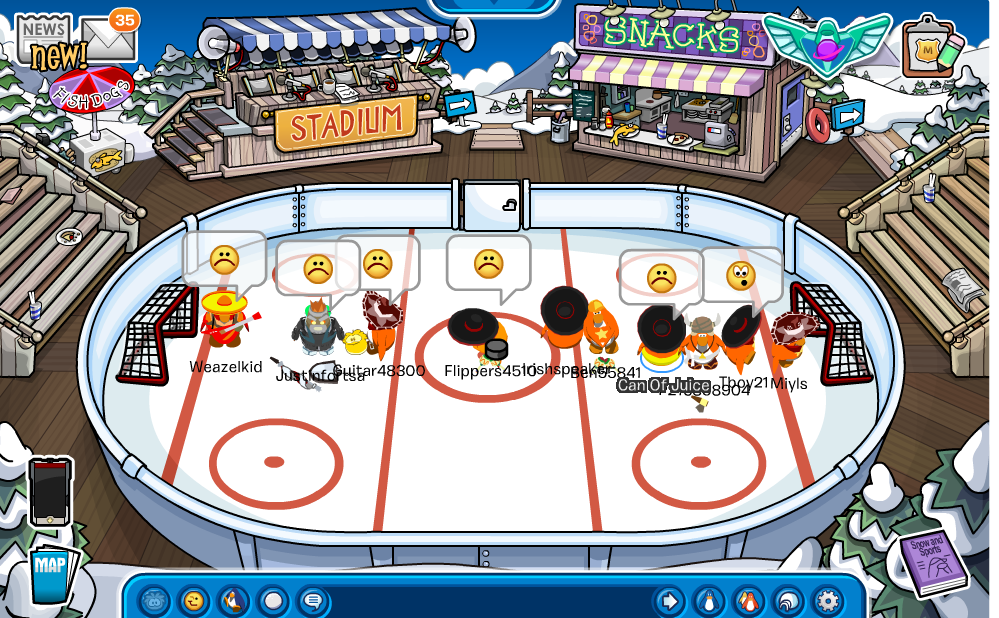Click the greyed-out puffle button
This screenshot has height=618, width=999.
154,601
